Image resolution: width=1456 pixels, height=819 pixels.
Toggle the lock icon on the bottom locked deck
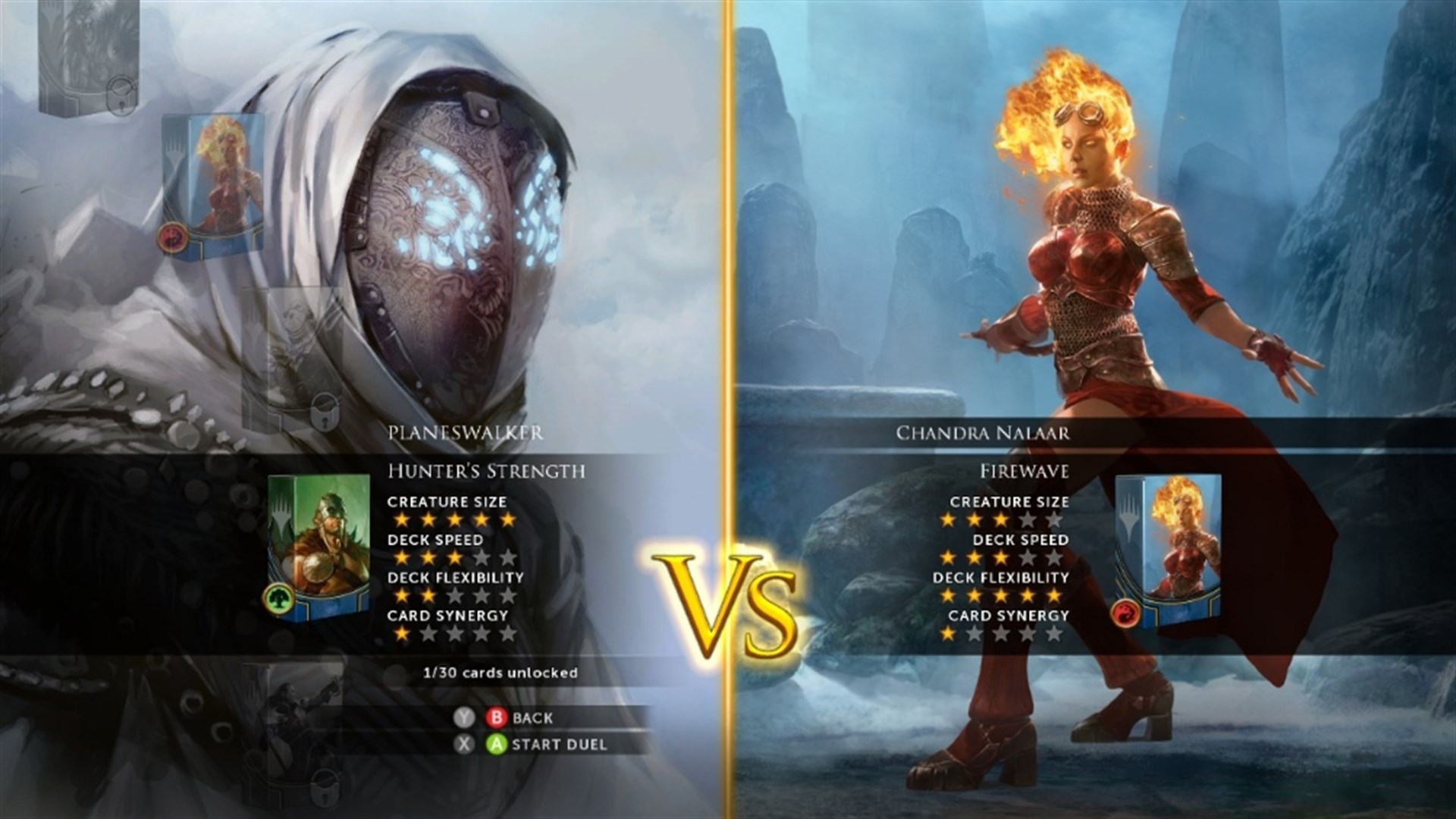tap(325, 789)
